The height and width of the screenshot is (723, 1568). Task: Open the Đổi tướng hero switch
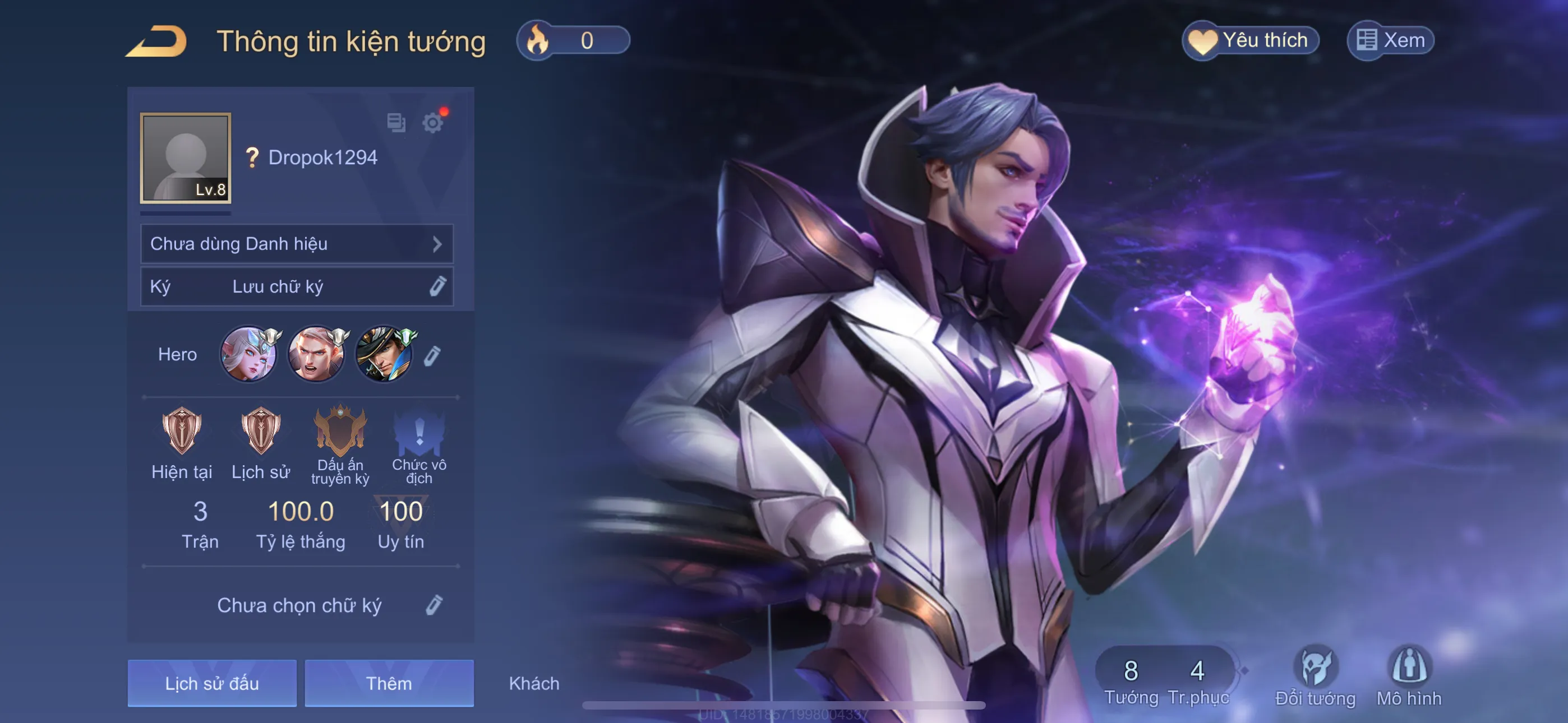tap(1315, 675)
